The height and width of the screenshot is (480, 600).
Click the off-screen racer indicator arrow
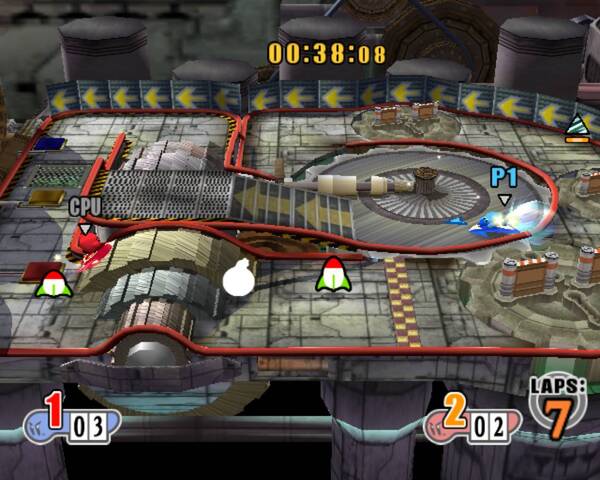tap(577, 128)
